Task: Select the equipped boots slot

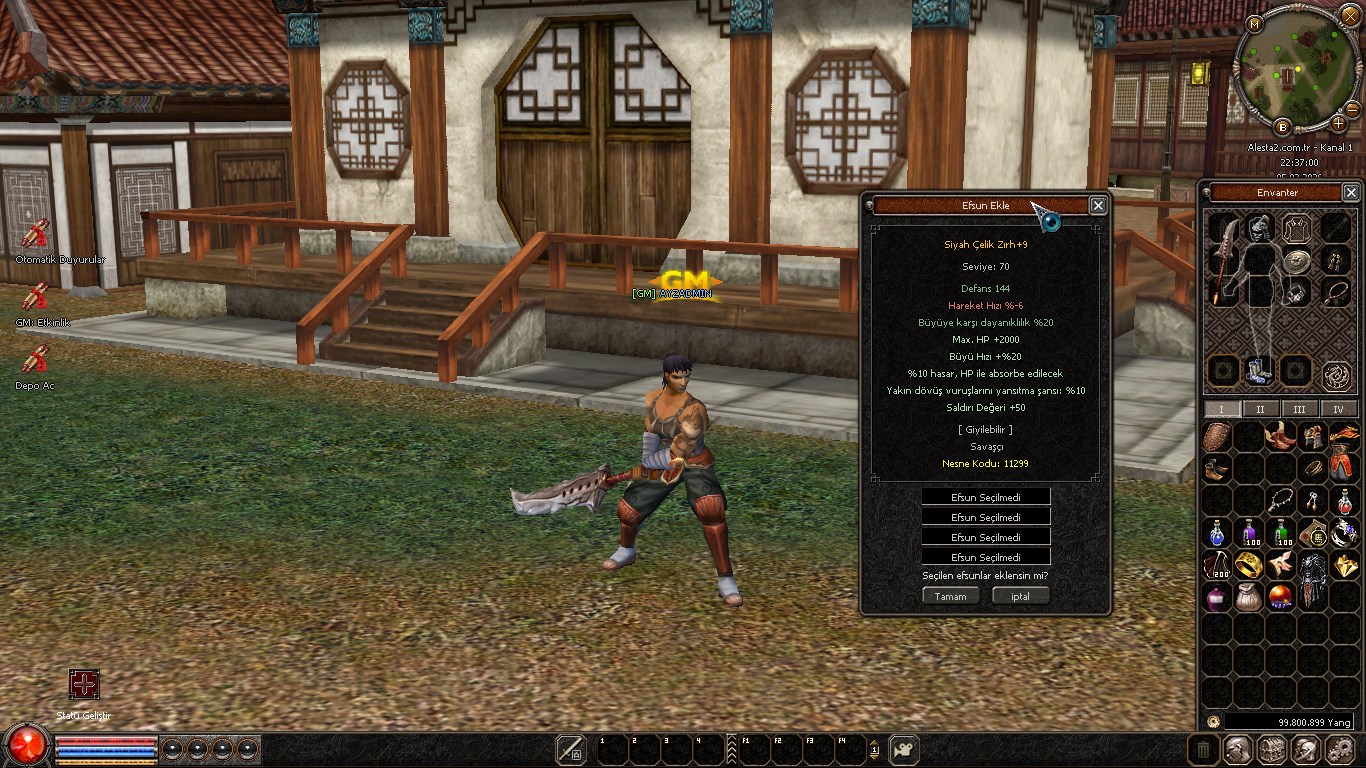Action: click(x=1259, y=371)
